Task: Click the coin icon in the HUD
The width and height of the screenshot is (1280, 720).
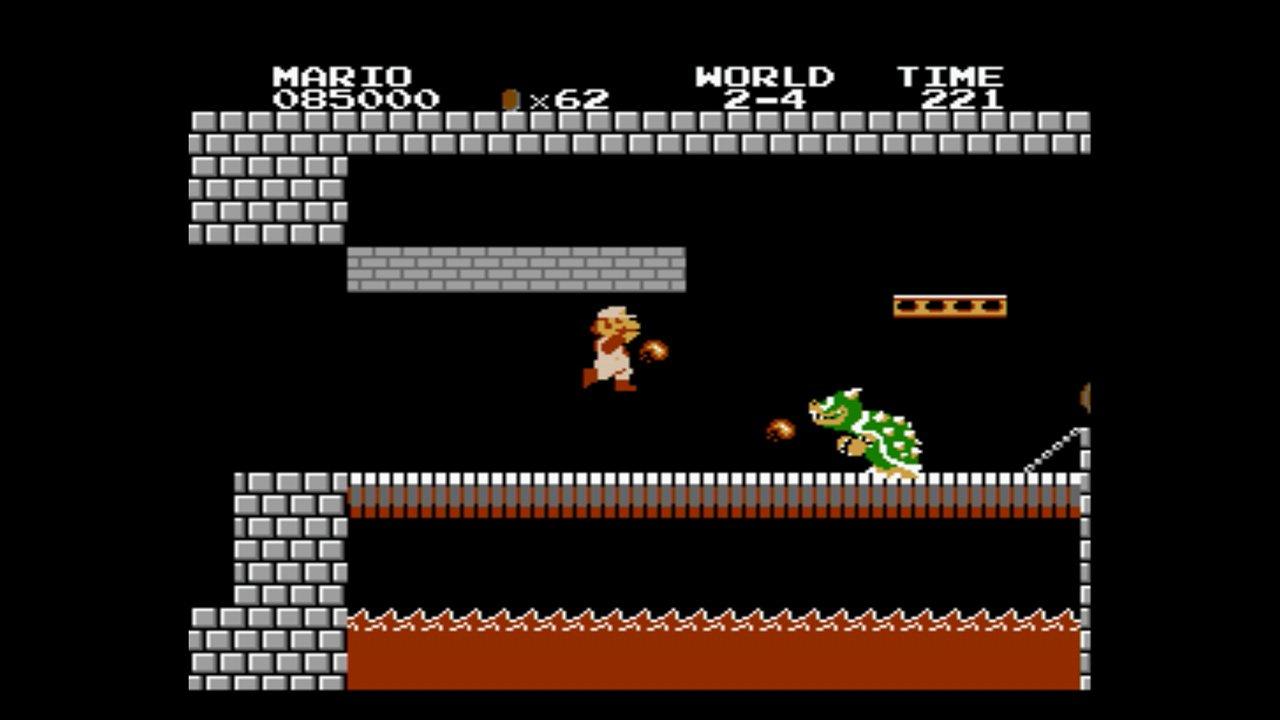Action: (x=510, y=95)
